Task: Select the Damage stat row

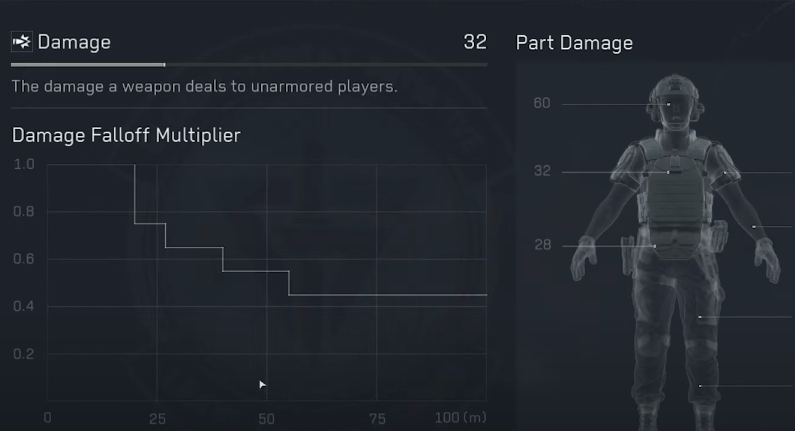Action: (248, 43)
